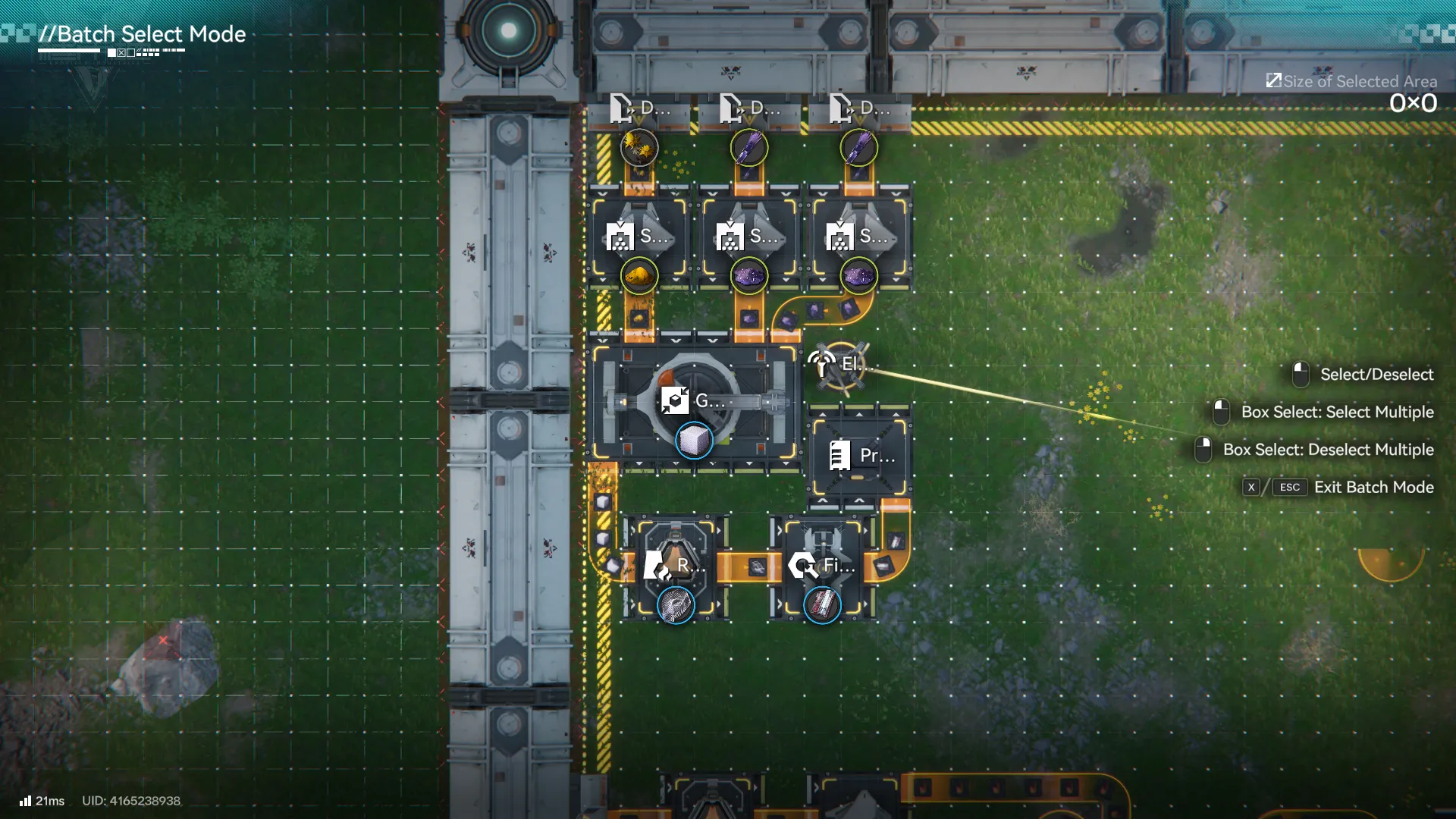Image resolution: width=1456 pixels, height=819 pixels.
Task: Click the upward chevron above the Printer
Action: [859, 416]
